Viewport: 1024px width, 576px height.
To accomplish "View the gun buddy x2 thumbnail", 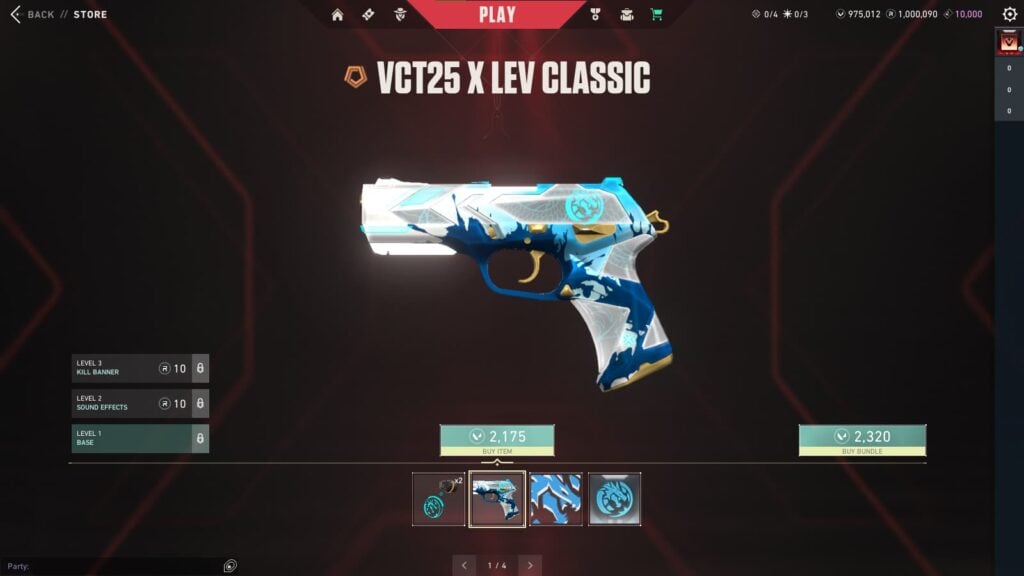I will [439, 499].
